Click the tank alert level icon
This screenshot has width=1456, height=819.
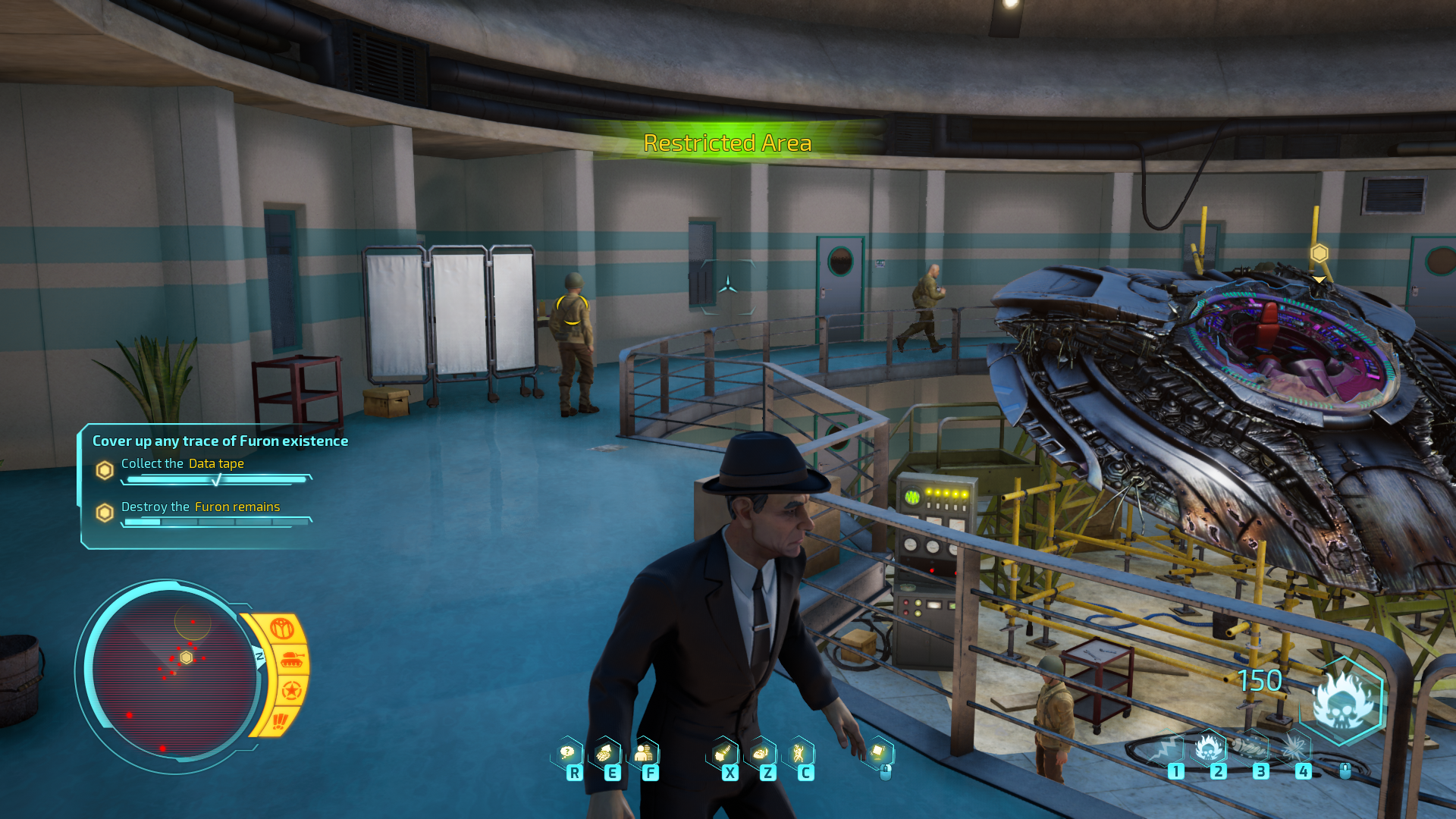[291, 660]
